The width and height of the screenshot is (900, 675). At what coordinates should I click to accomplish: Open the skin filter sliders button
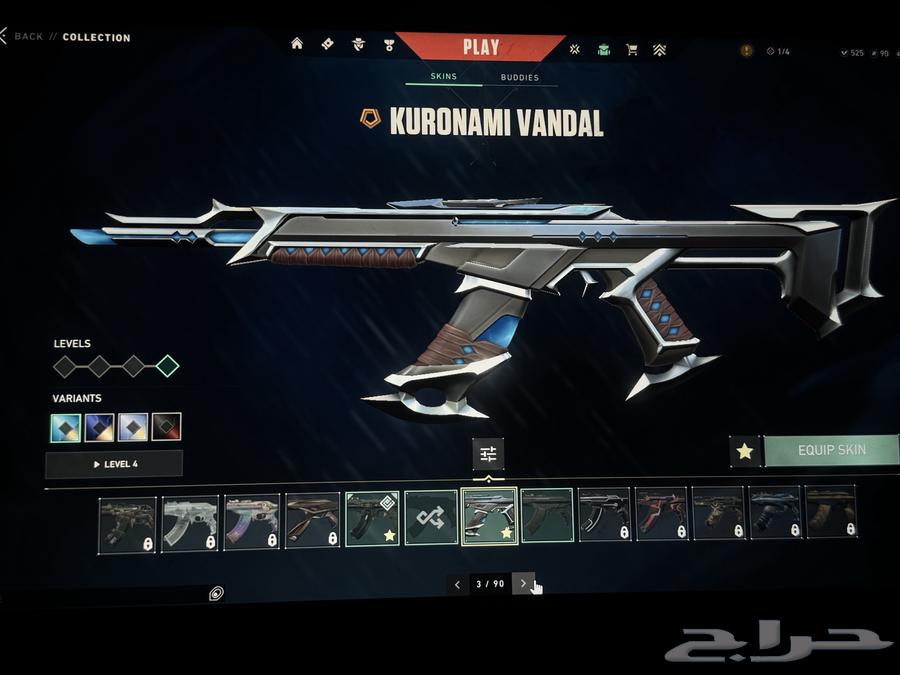coord(488,454)
